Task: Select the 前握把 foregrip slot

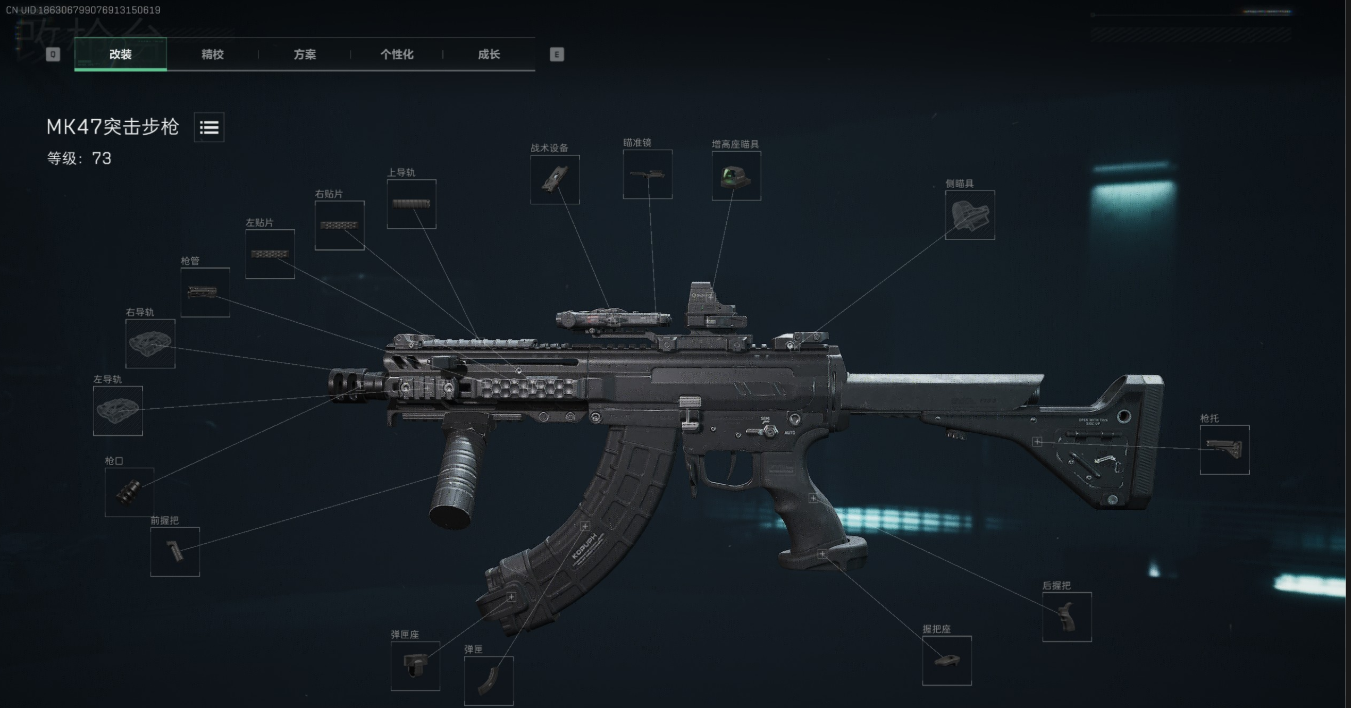Action: [x=175, y=552]
